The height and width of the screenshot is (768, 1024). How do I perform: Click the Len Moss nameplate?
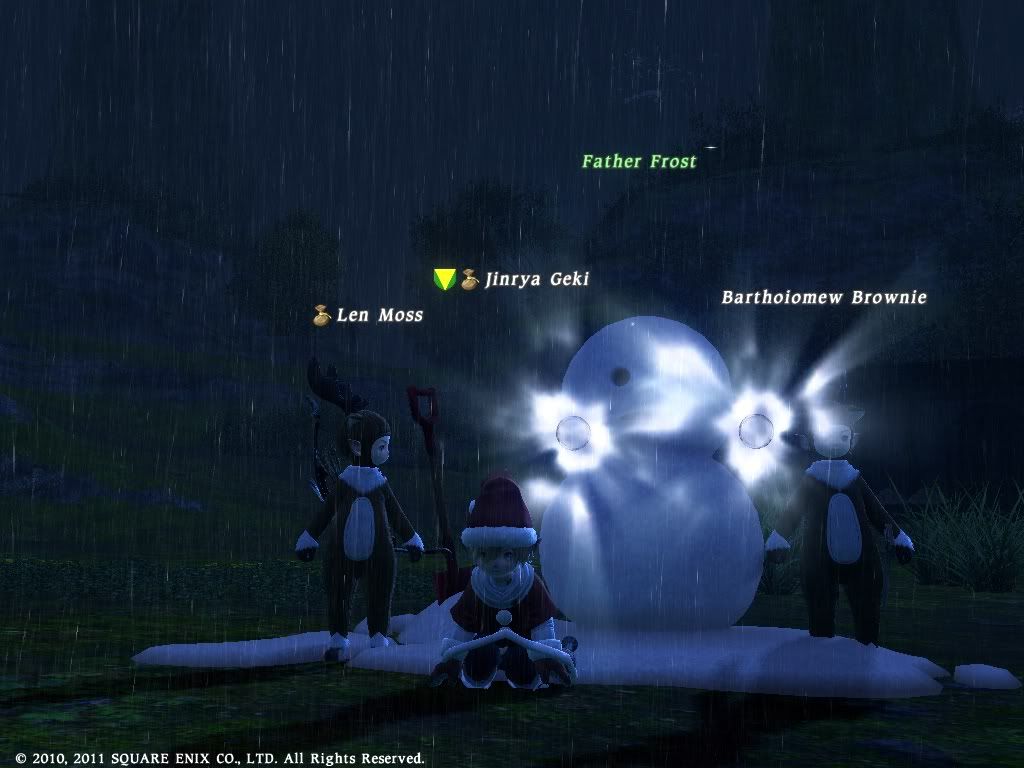[379, 315]
